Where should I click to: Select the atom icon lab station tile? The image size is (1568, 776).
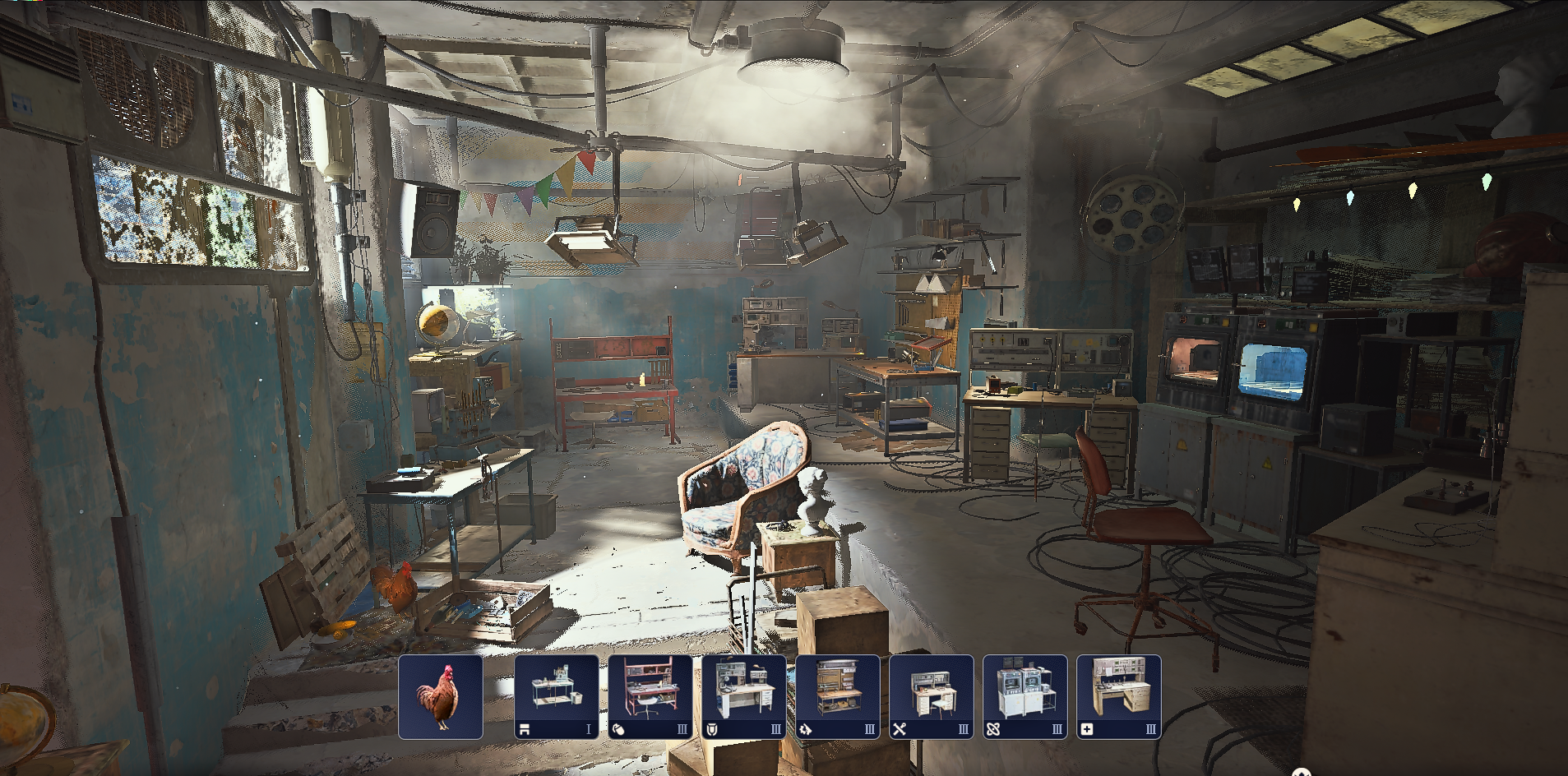pyautogui.click(x=1025, y=697)
